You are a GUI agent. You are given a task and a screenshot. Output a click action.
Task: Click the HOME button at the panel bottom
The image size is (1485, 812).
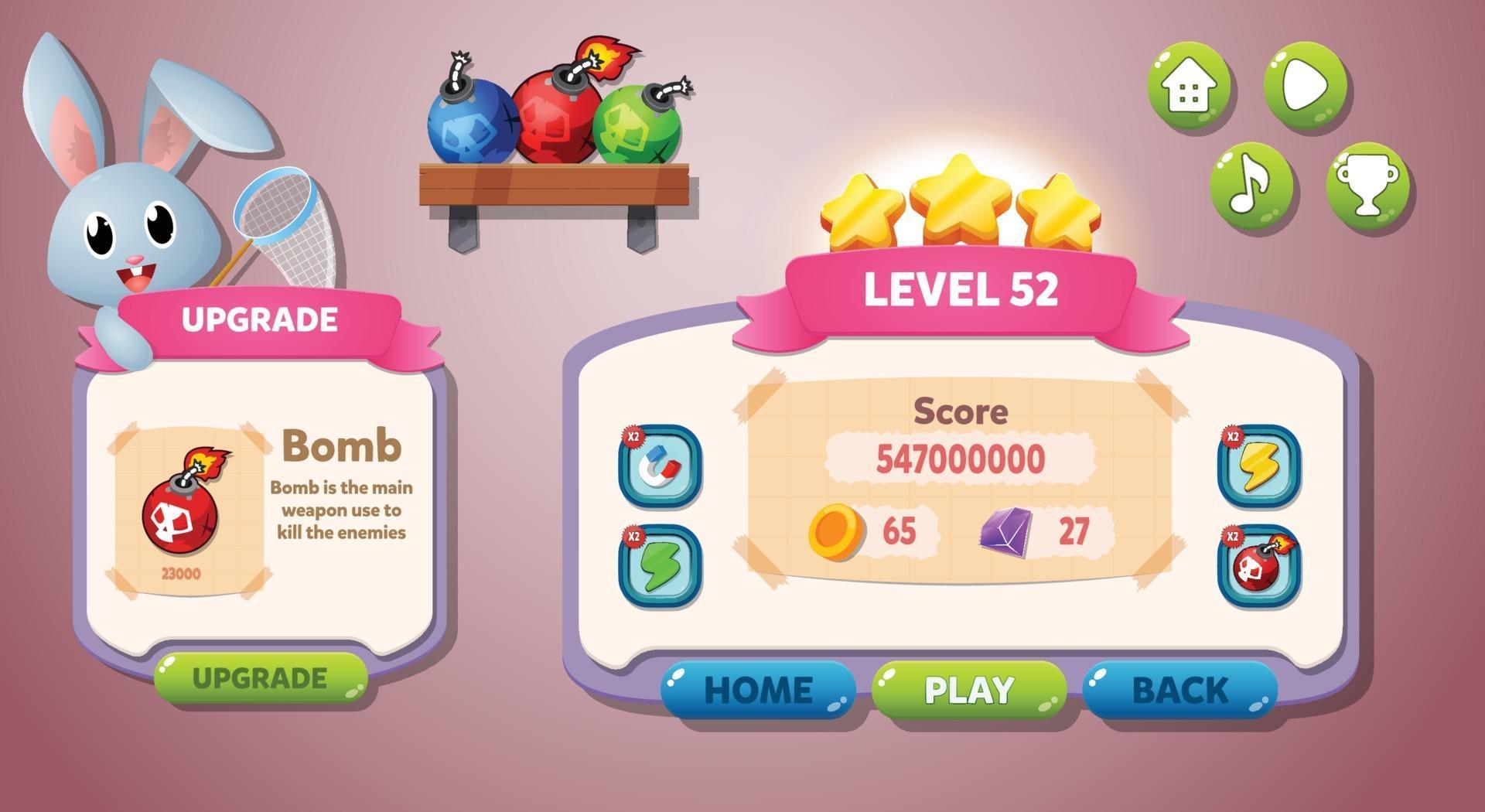coord(756,687)
